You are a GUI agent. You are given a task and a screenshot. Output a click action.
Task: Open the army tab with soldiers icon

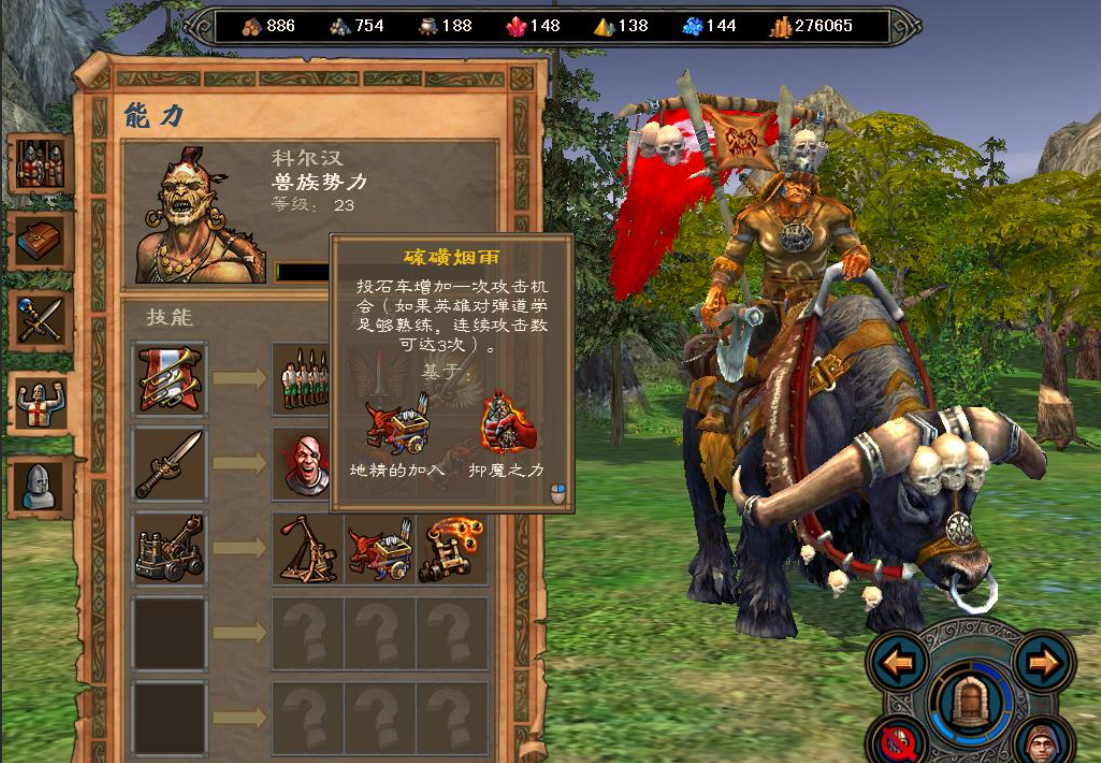tap(41, 164)
